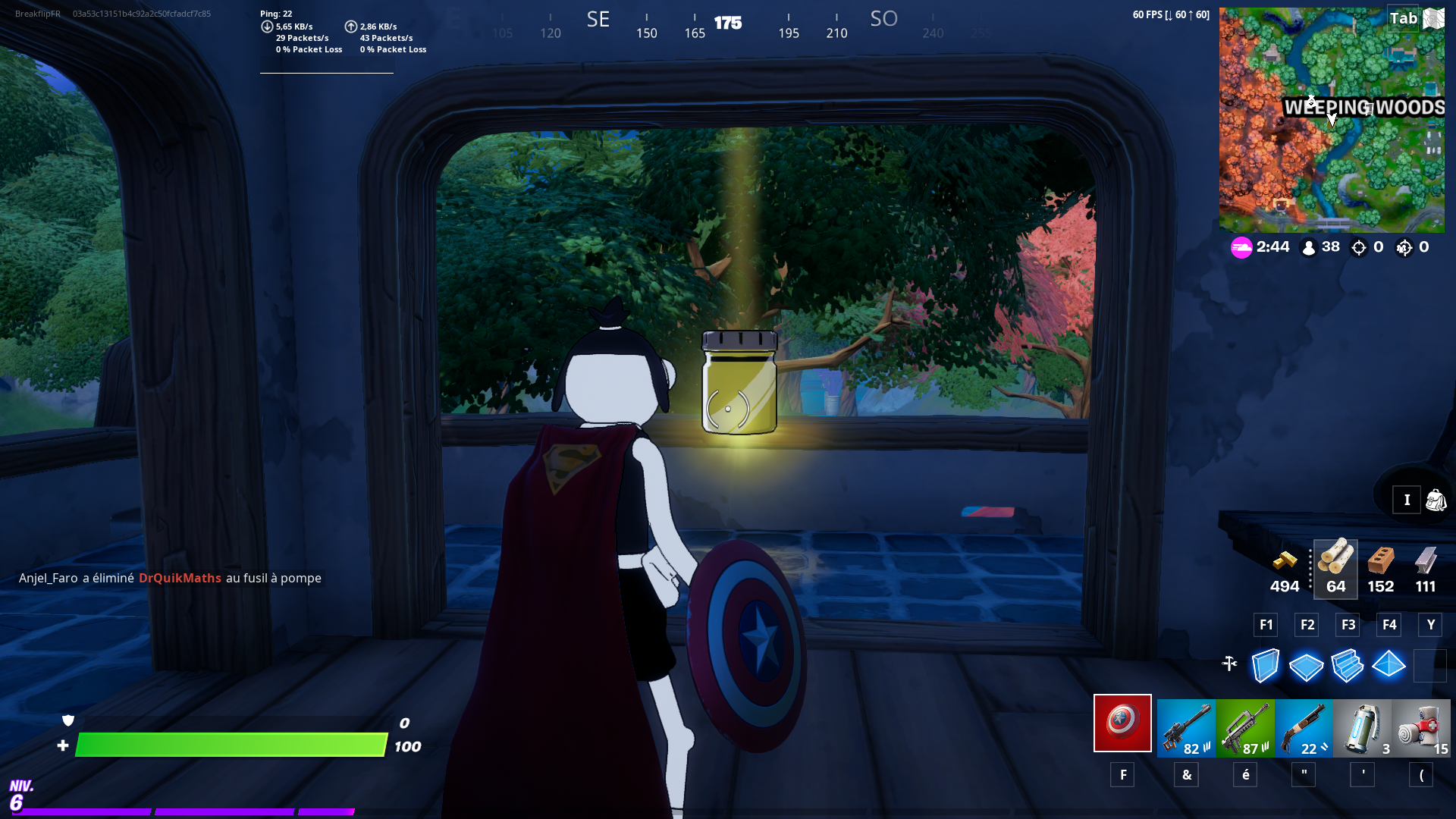This screenshot has width=1456, height=819.
Task: Click eliminated player name DrQuikMaths
Action: pyautogui.click(x=180, y=578)
